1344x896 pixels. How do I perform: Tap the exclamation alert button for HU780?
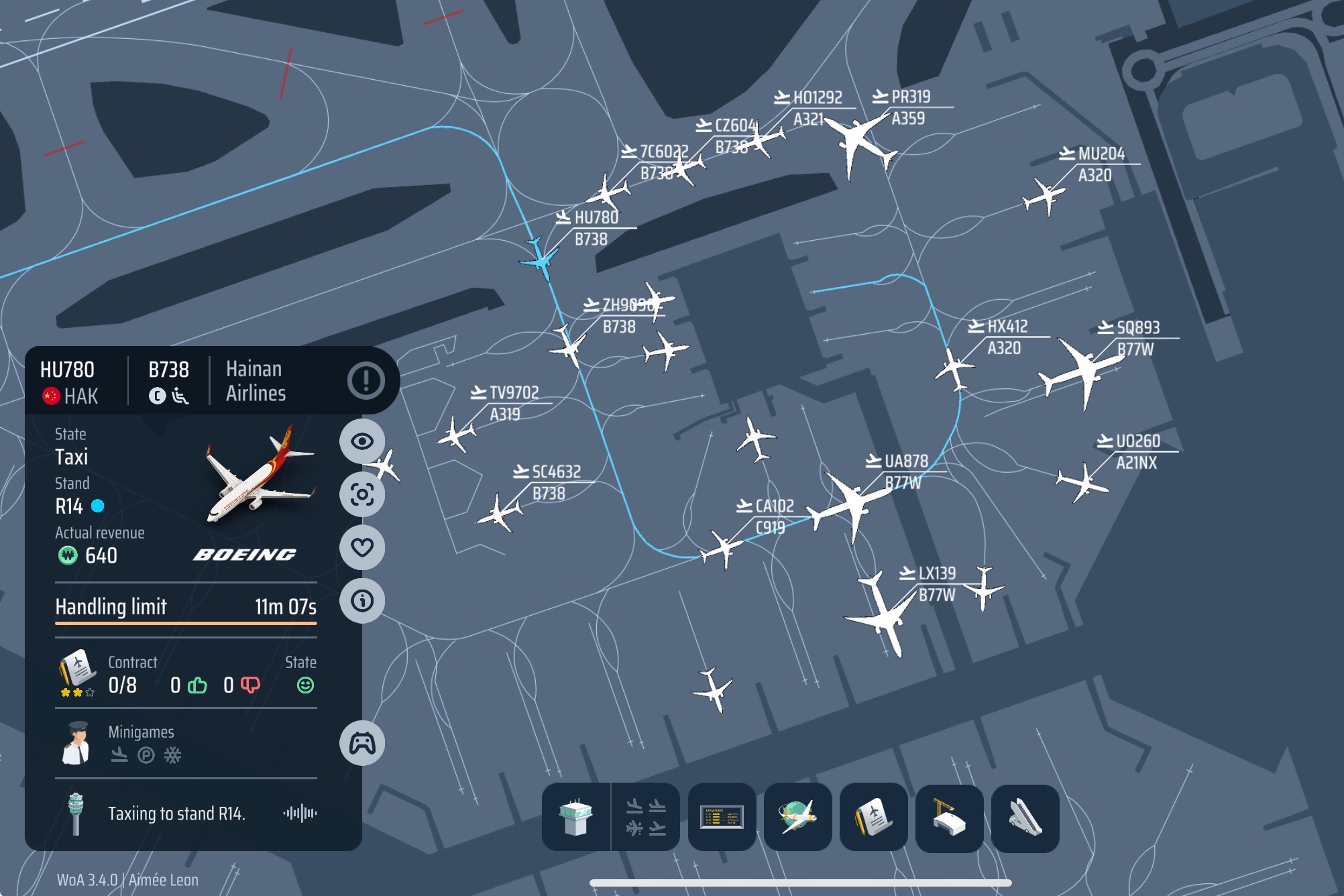click(366, 381)
